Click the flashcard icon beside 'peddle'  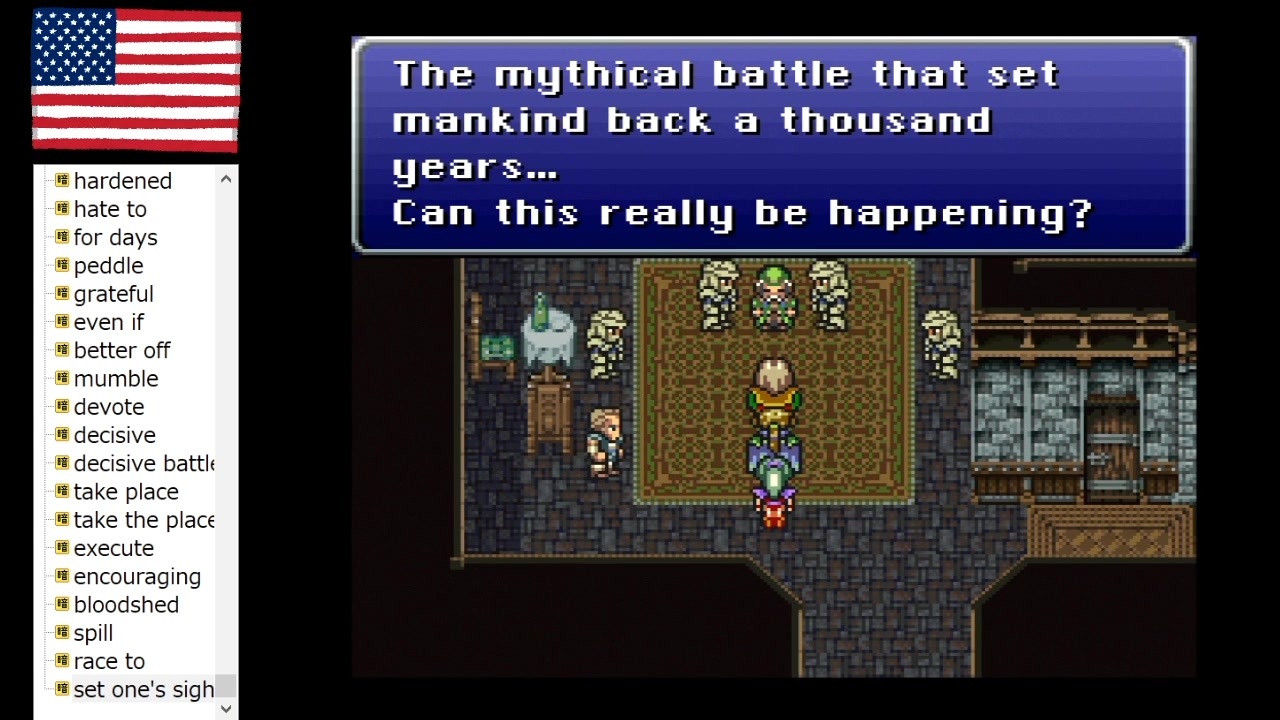click(x=61, y=266)
